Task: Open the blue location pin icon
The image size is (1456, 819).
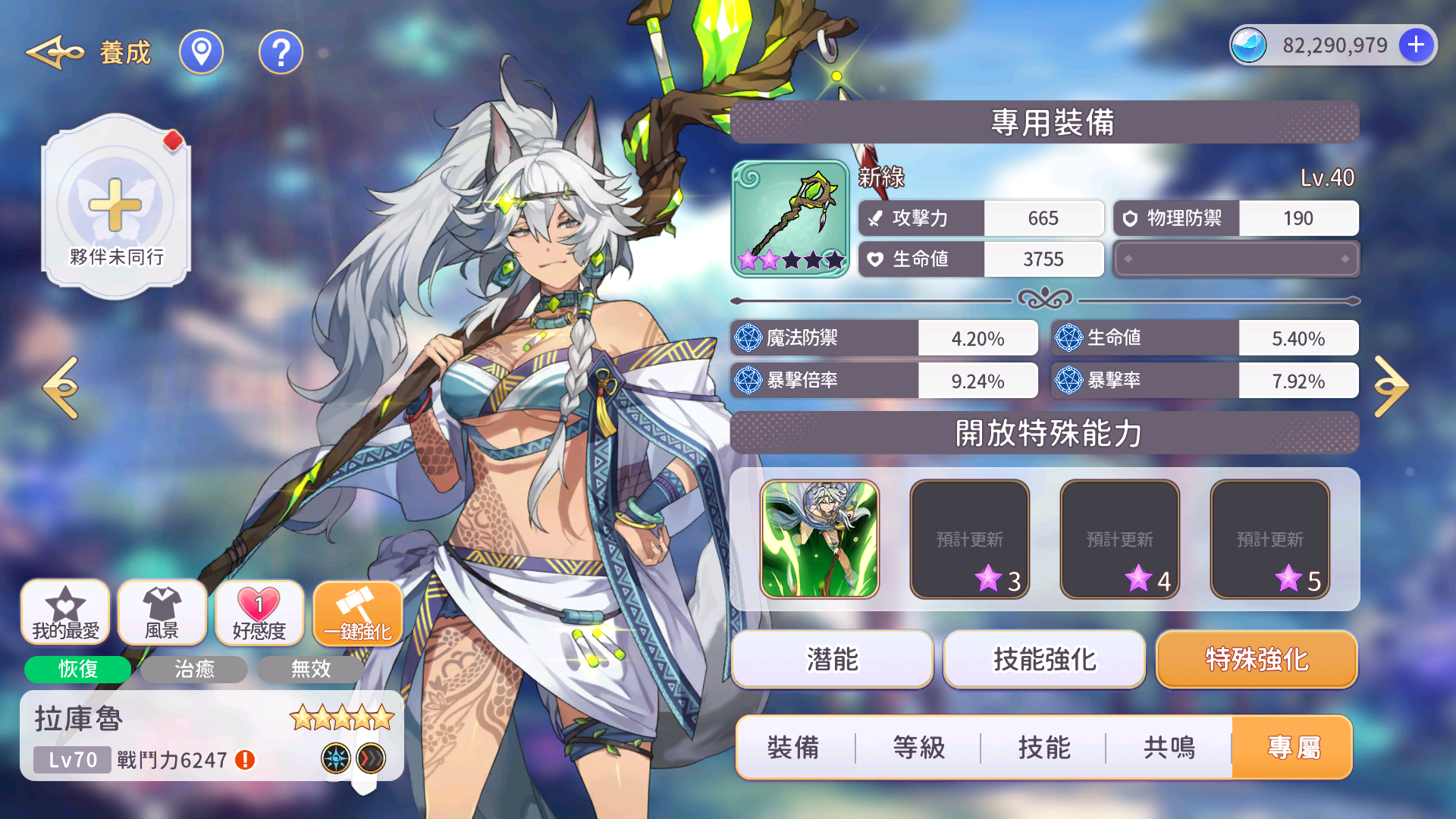Action: pyautogui.click(x=201, y=52)
